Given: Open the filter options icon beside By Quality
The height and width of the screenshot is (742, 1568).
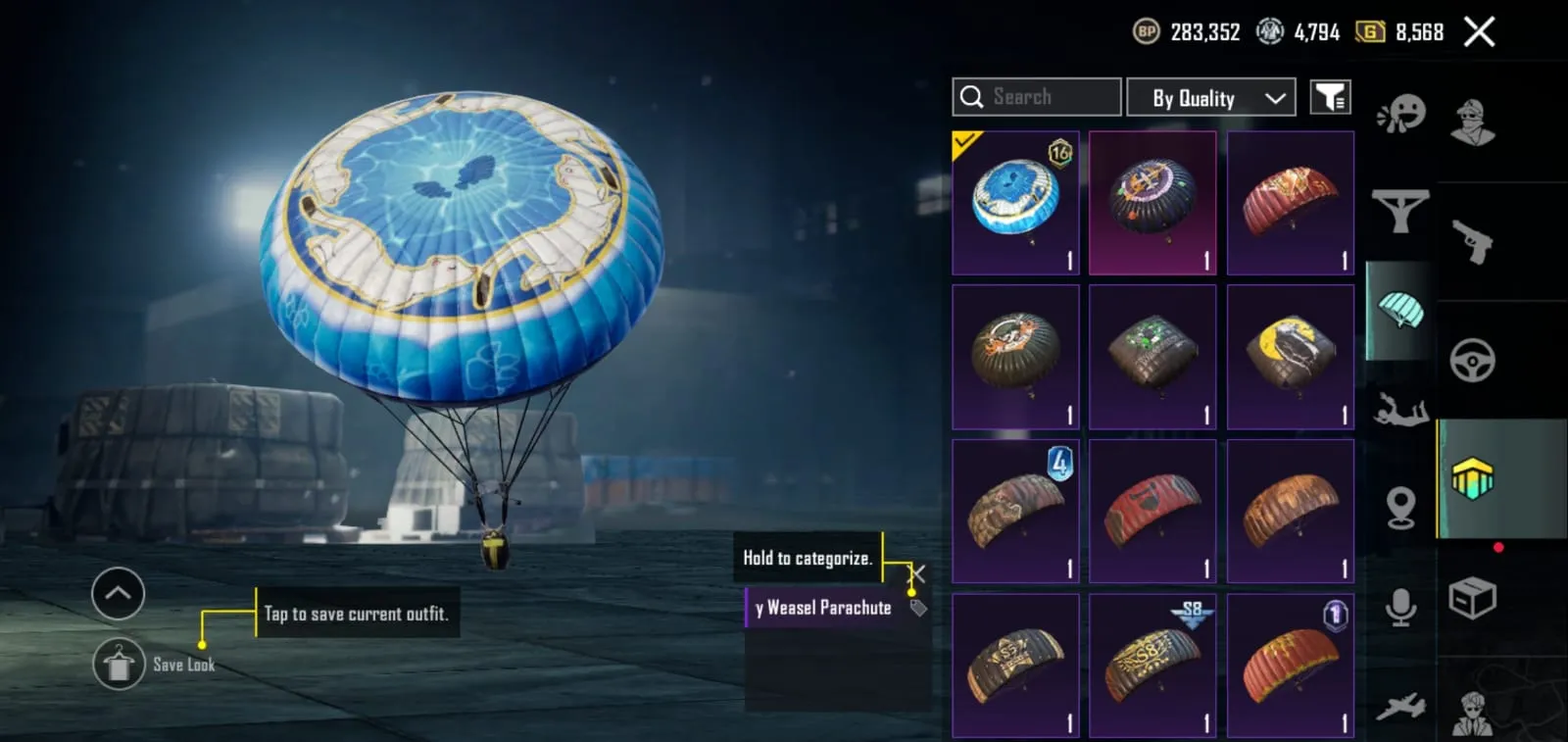Looking at the screenshot, I should 1330,96.
